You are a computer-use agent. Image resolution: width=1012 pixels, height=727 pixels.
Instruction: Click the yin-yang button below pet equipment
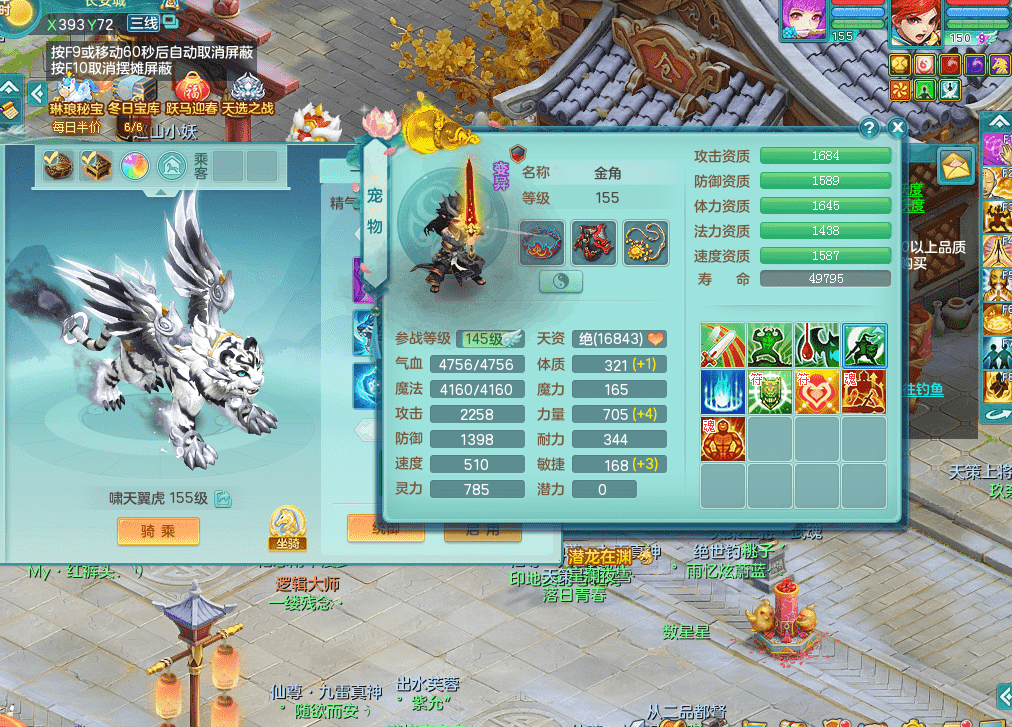click(x=561, y=282)
